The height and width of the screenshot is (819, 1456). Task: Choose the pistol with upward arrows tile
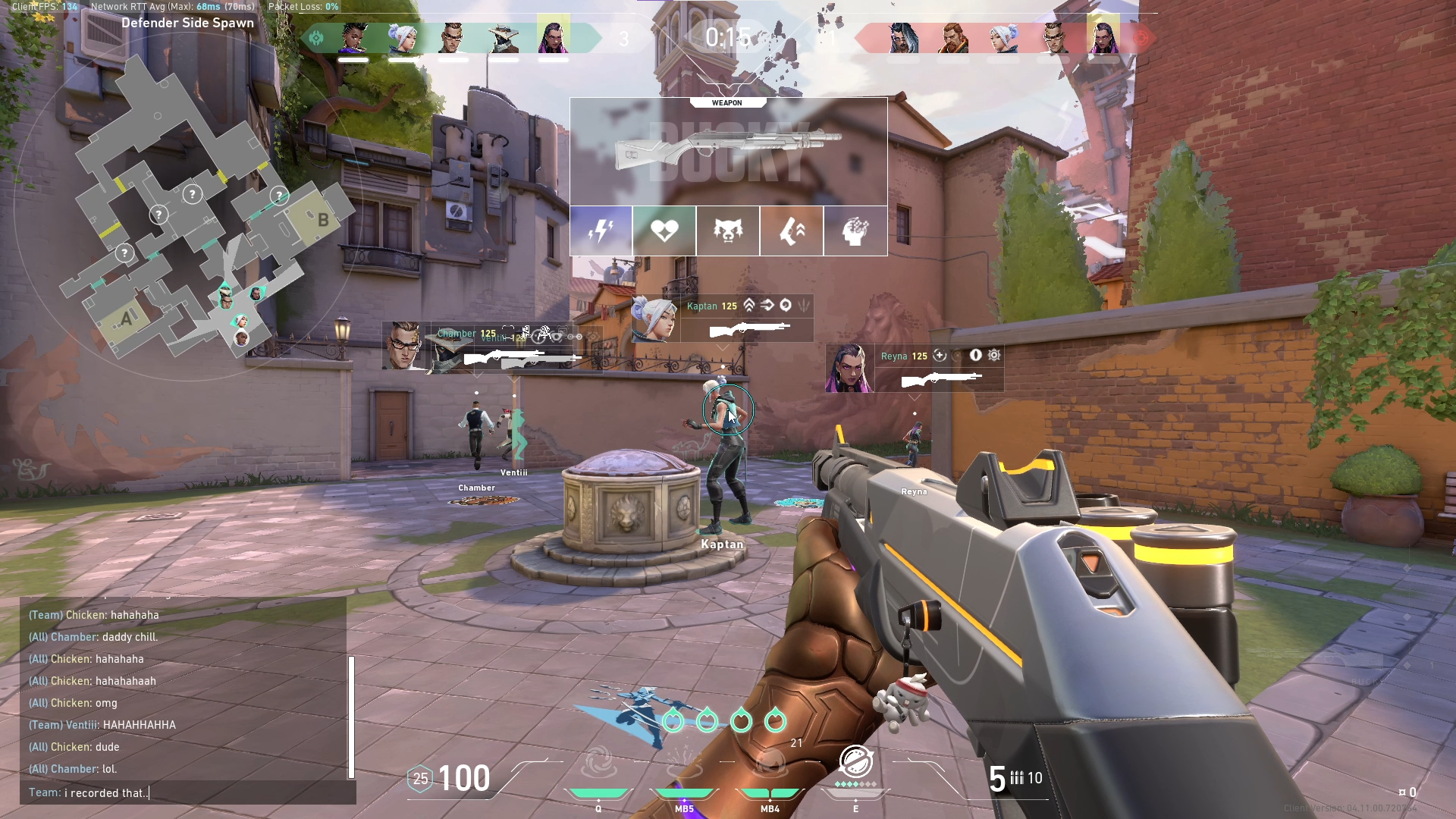point(792,231)
